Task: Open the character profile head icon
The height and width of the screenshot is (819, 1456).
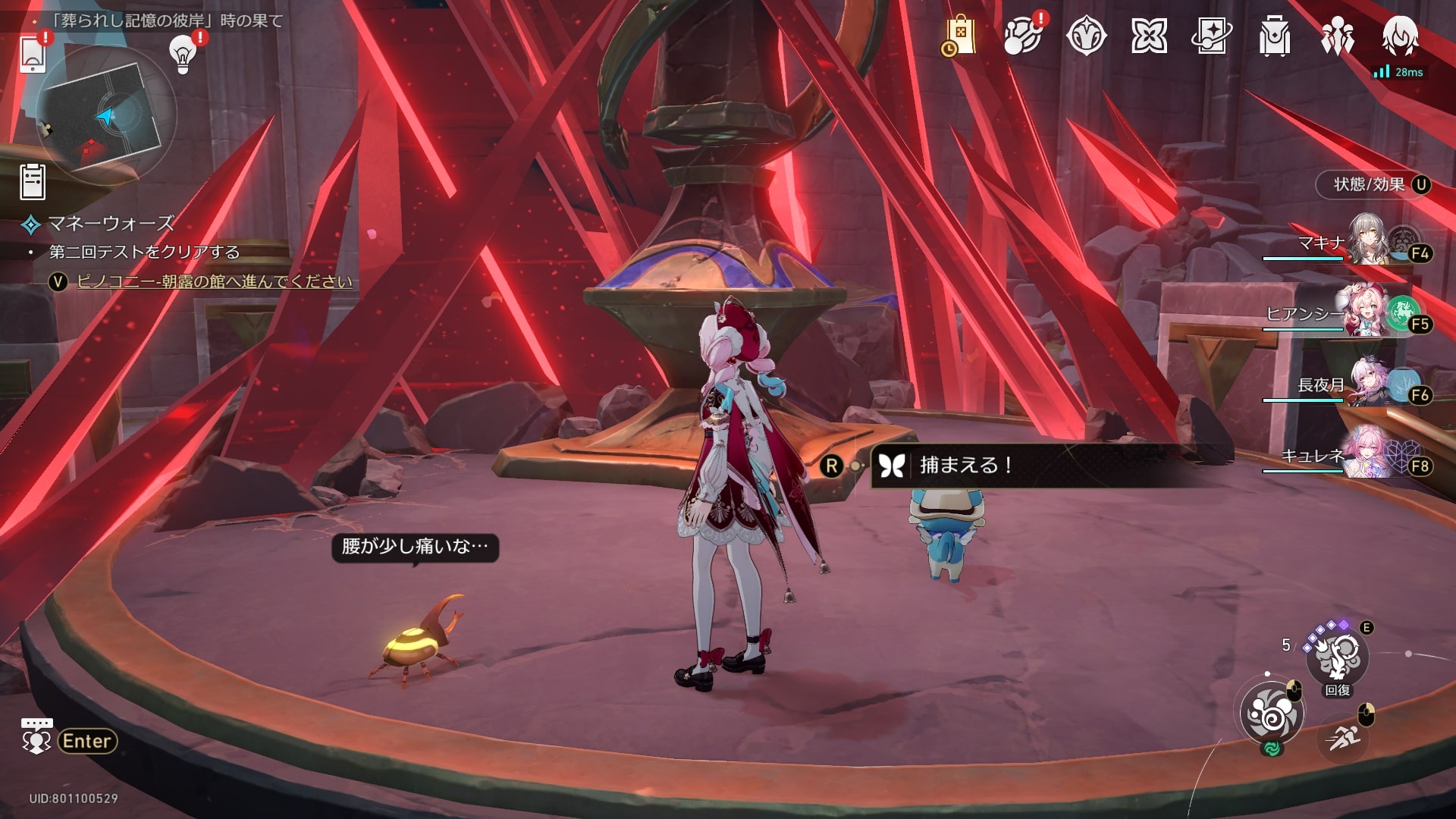Action: 1399,36
